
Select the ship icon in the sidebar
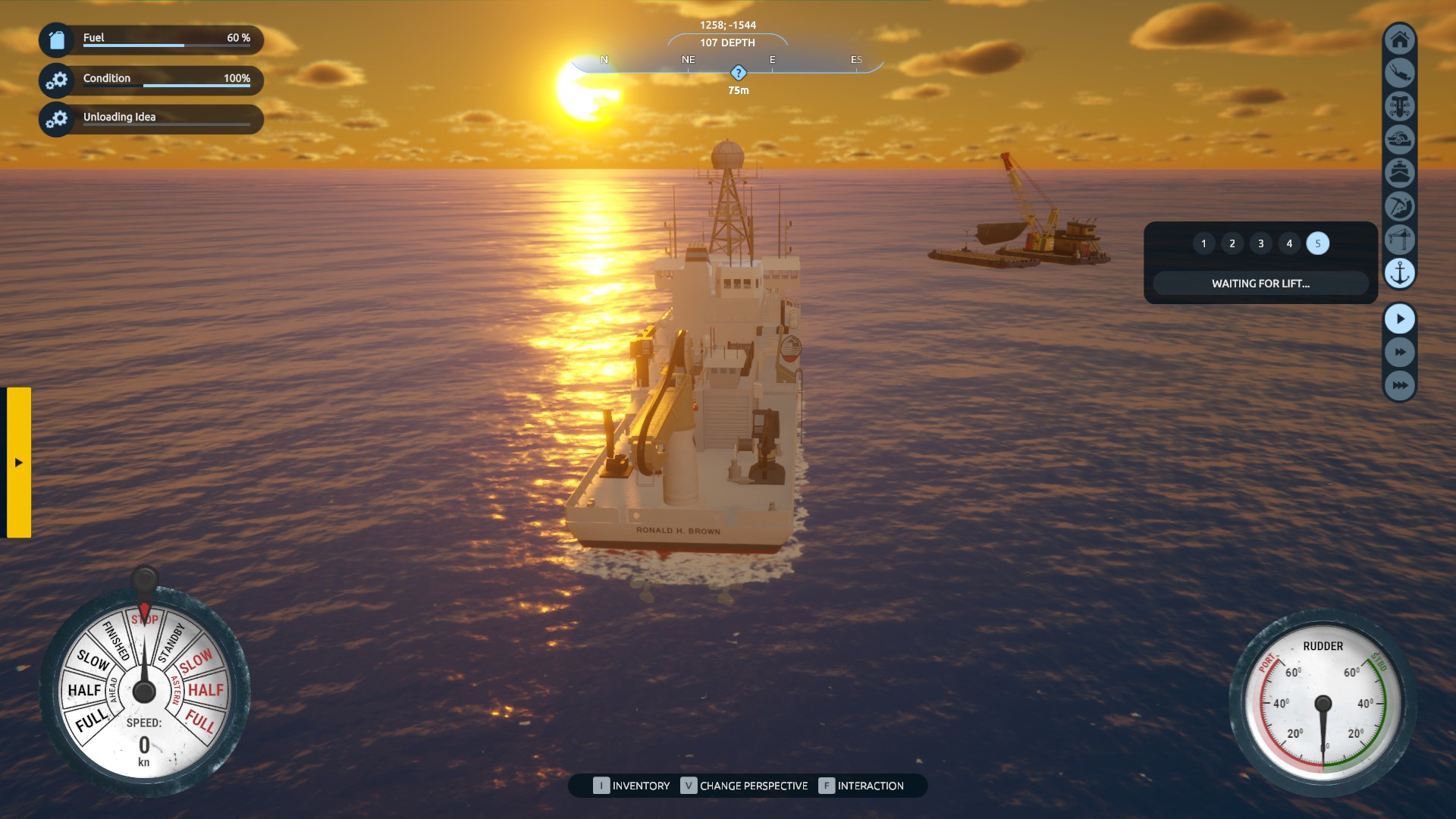coord(1400,173)
